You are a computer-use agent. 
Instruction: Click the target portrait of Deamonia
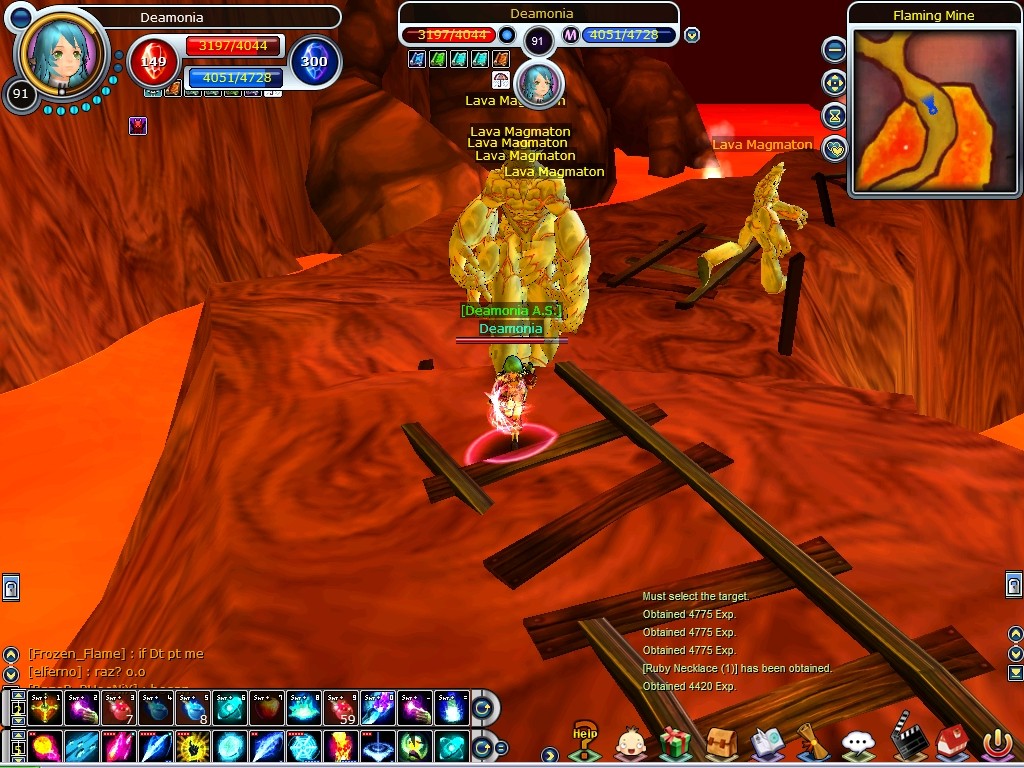tap(538, 83)
